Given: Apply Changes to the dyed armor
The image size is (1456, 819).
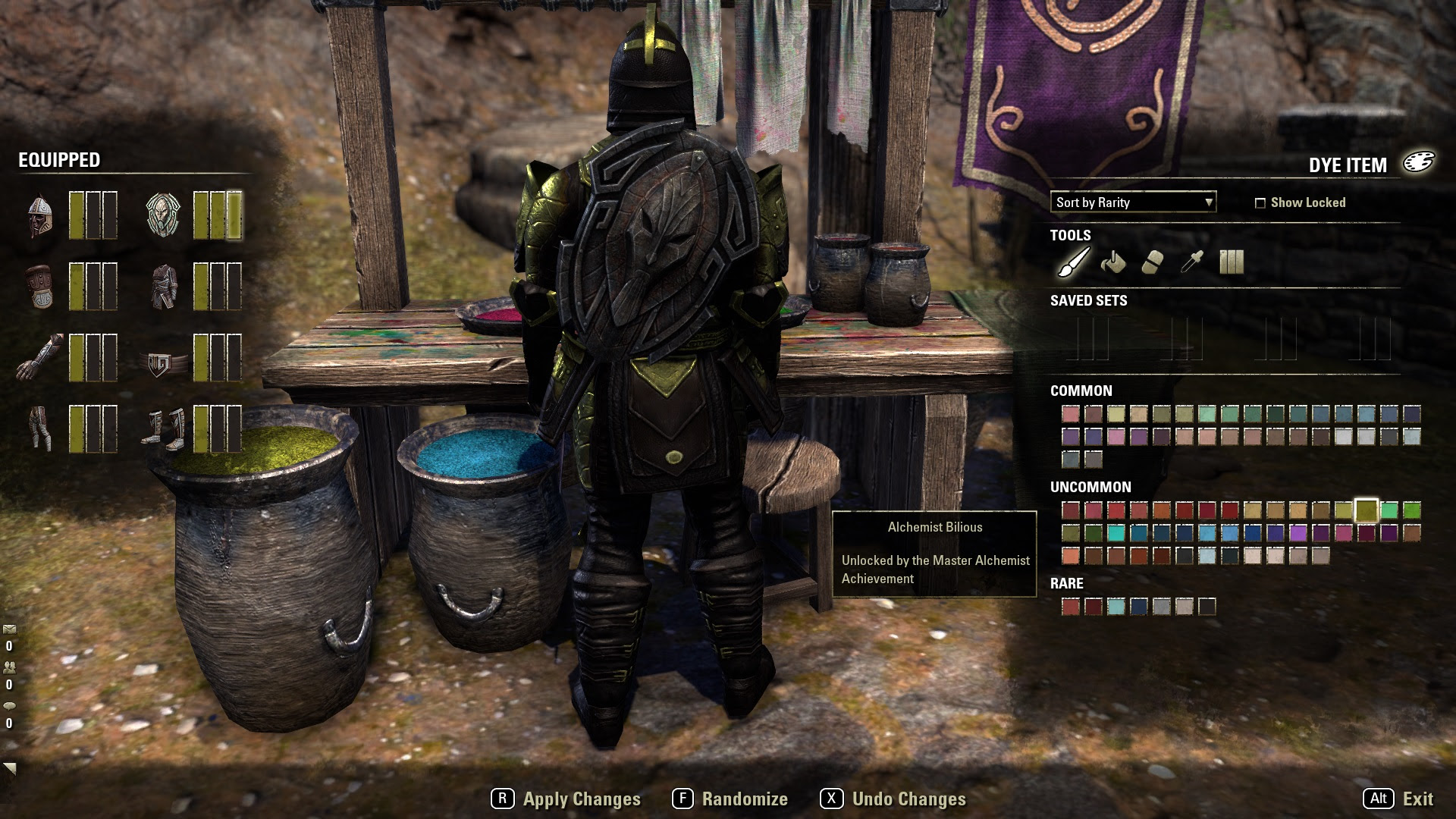Looking at the screenshot, I should tap(566, 799).
